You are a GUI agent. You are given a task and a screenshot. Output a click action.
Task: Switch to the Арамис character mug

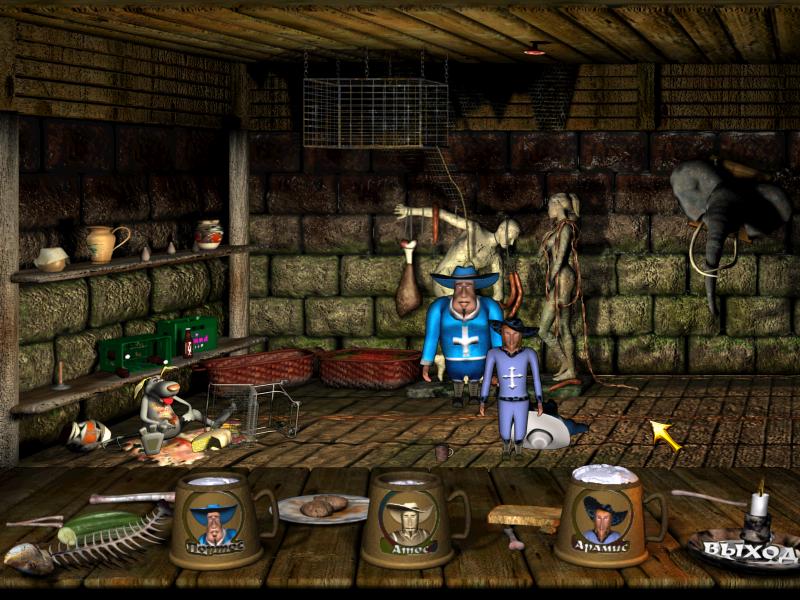click(605, 518)
